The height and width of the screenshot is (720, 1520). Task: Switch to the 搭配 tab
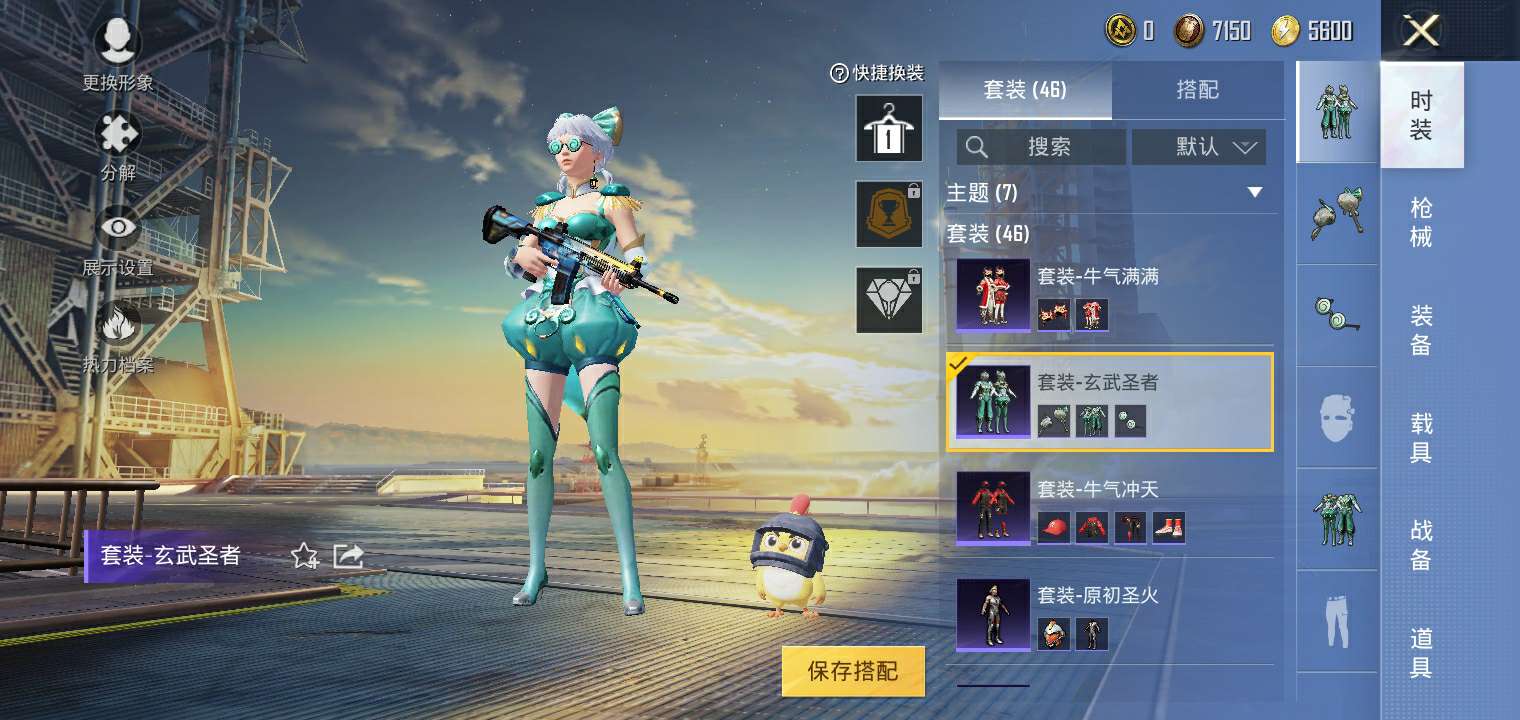[1198, 90]
